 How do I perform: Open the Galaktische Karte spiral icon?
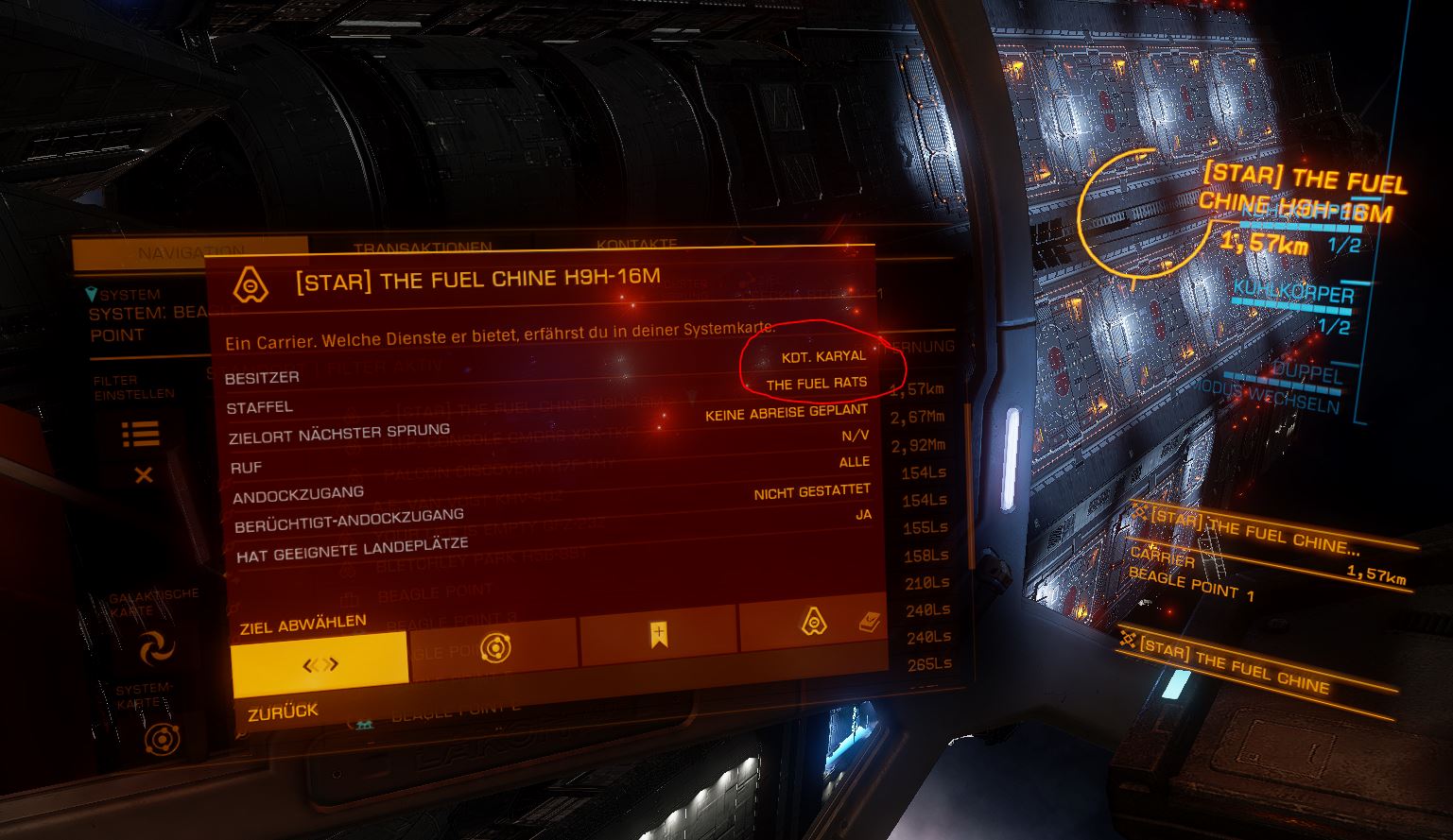(x=156, y=648)
